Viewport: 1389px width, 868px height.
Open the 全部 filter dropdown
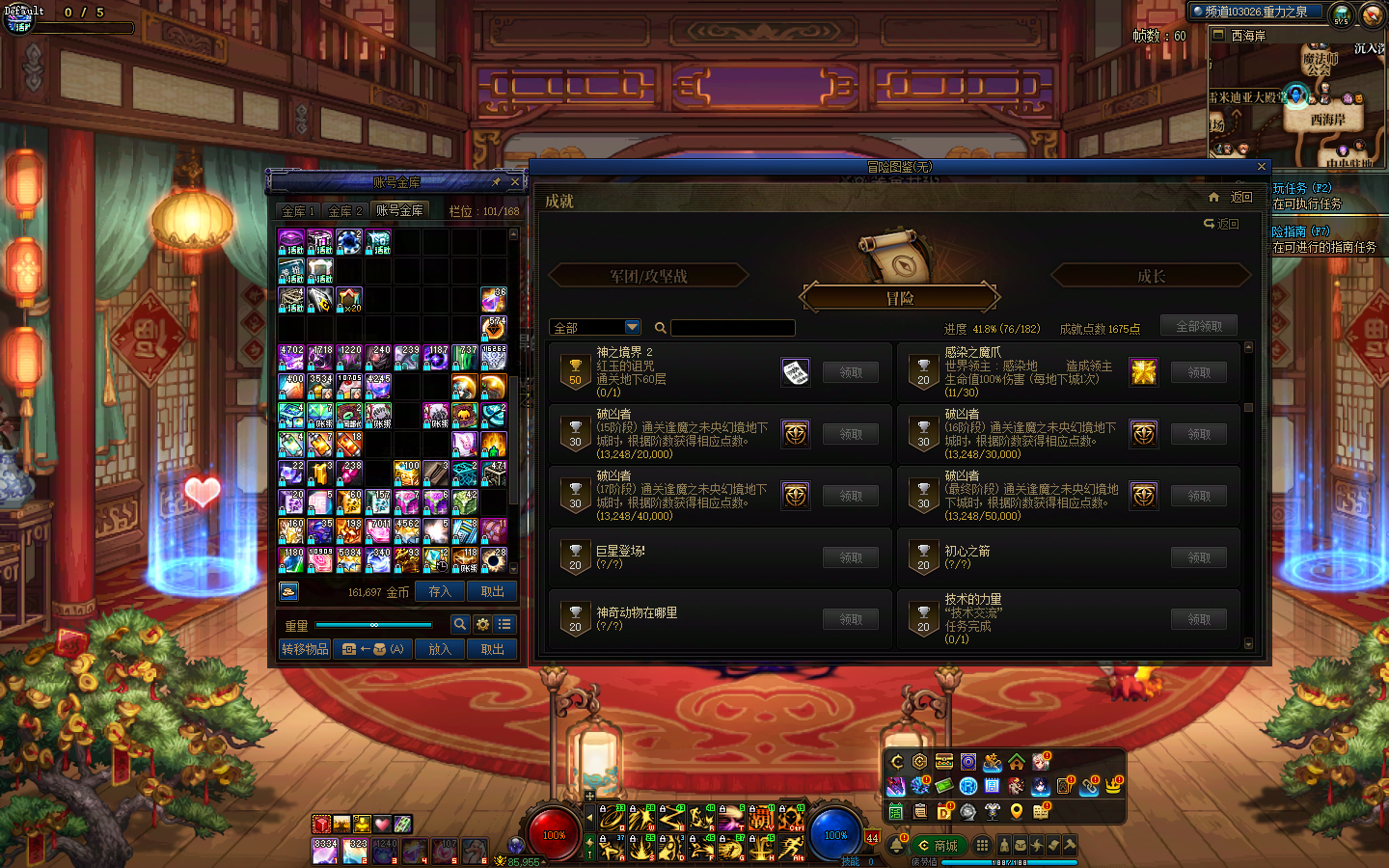(x=595, y=328)
